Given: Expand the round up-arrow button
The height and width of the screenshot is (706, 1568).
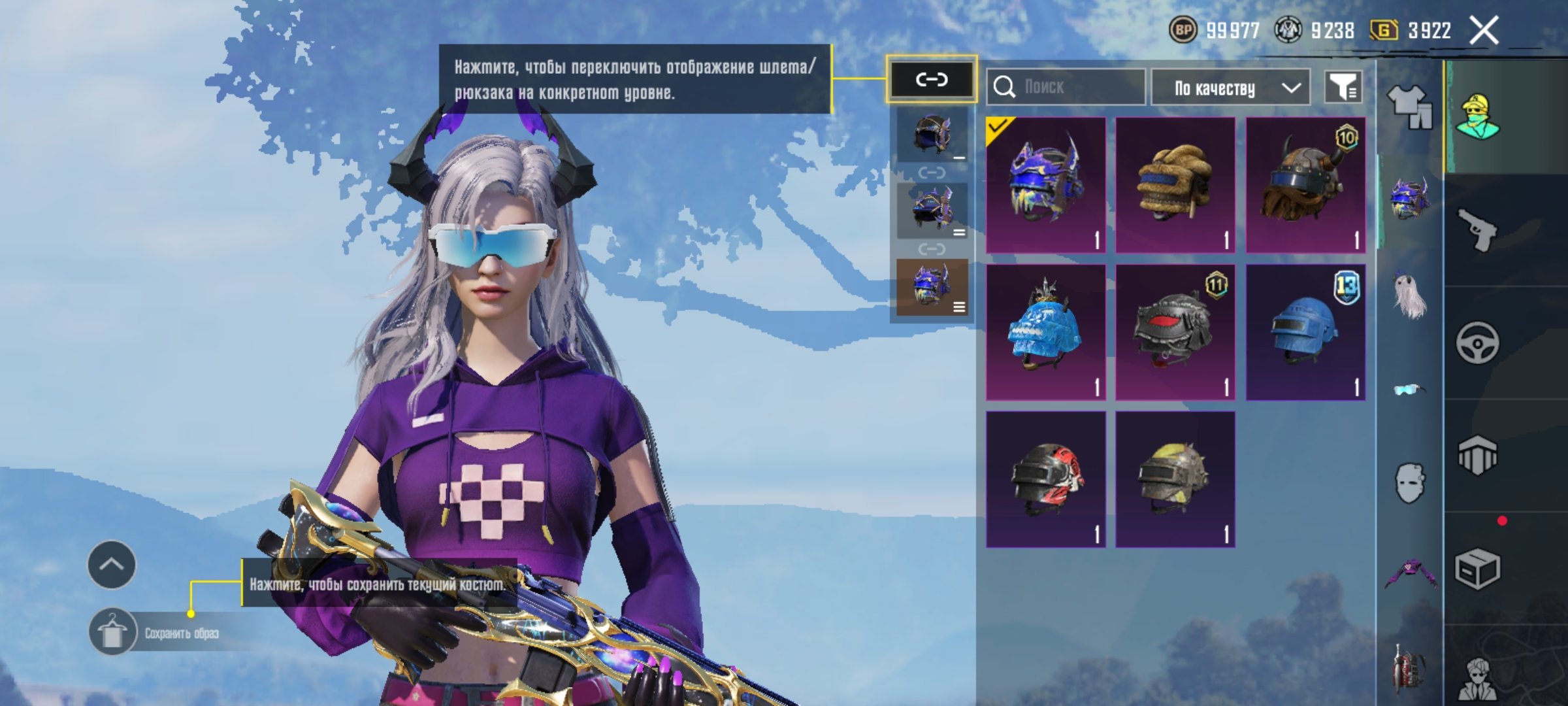Looking at the screenshot, I should coord(112,564).
